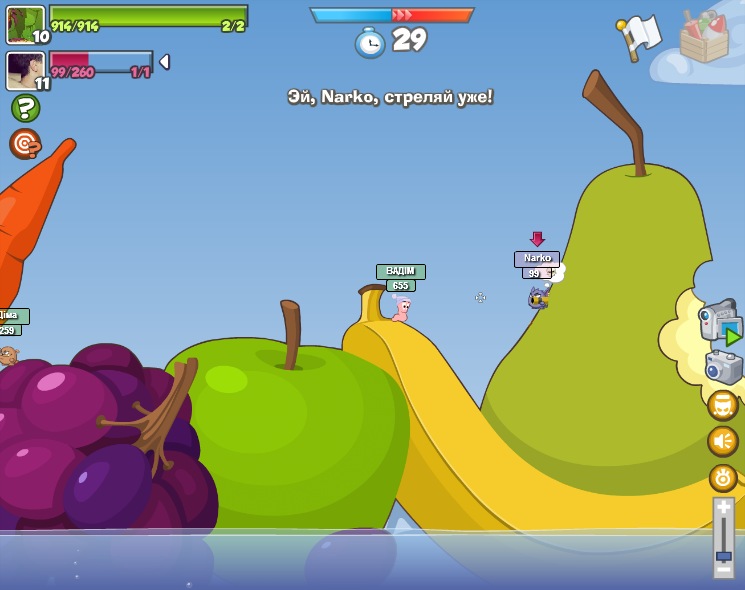Click the blue zoom slider handle
The image size is (745, 590).
723,555
